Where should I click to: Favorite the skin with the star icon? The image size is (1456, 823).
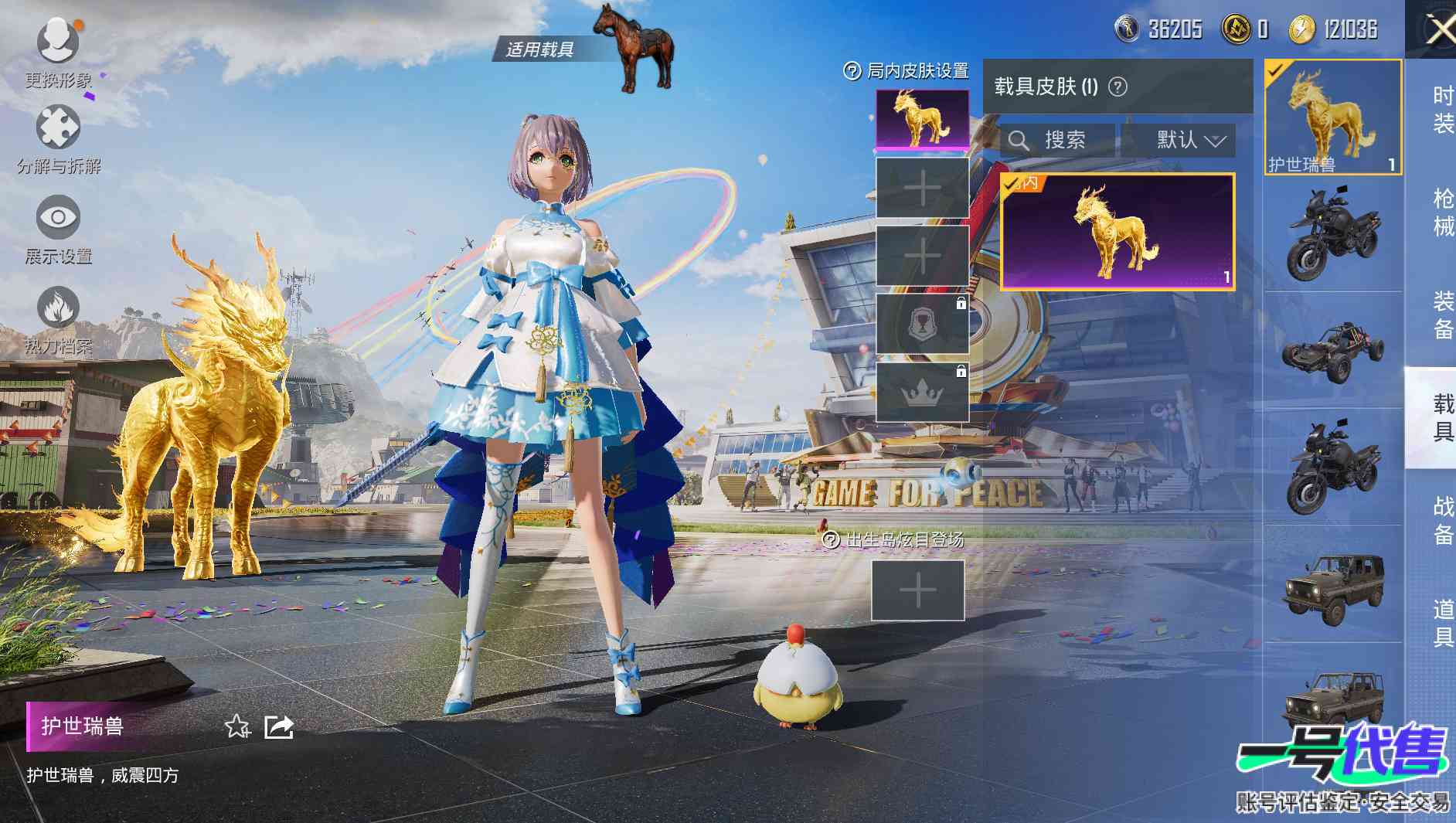[236, 726]
